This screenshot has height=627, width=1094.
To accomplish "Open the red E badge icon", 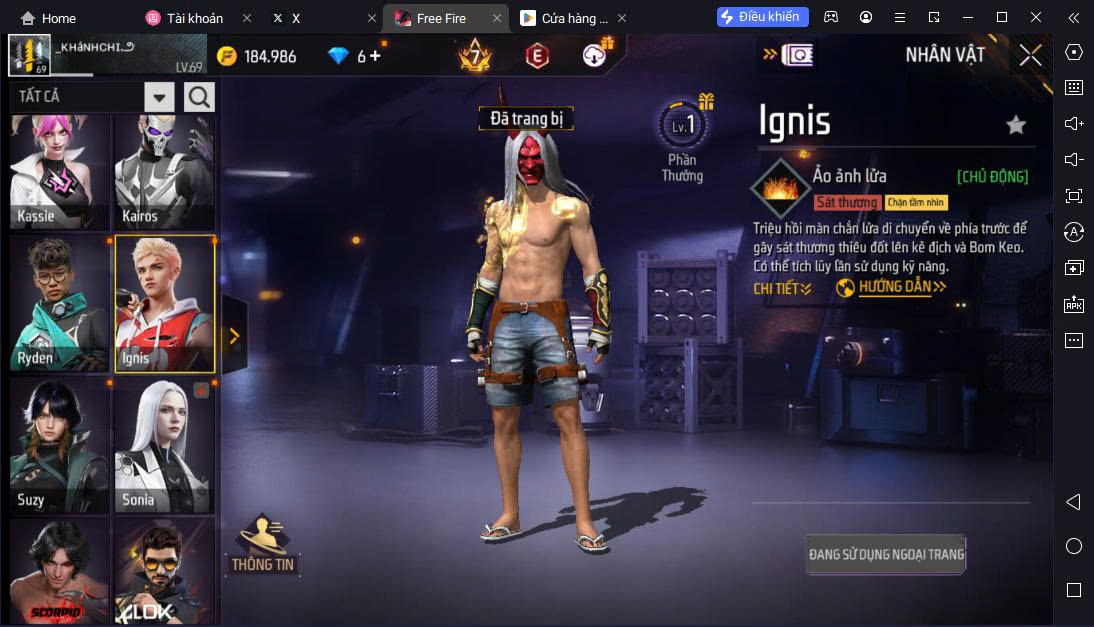I will (x=537, y=56).
